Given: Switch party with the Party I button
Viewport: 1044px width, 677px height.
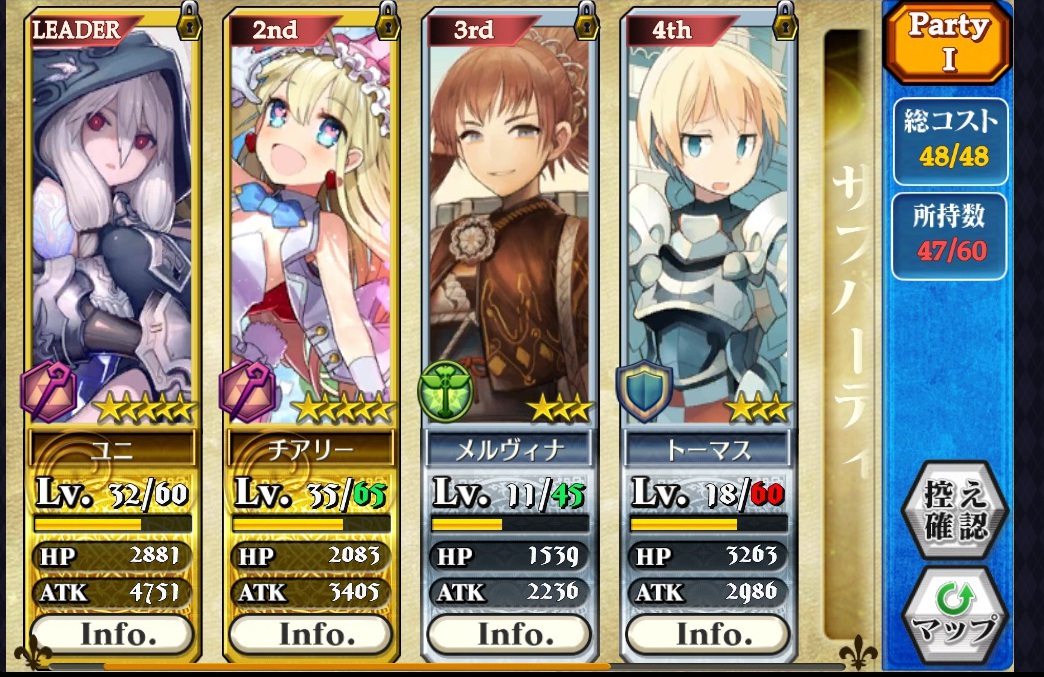Looking at the screenshot, I should point(948,44).
